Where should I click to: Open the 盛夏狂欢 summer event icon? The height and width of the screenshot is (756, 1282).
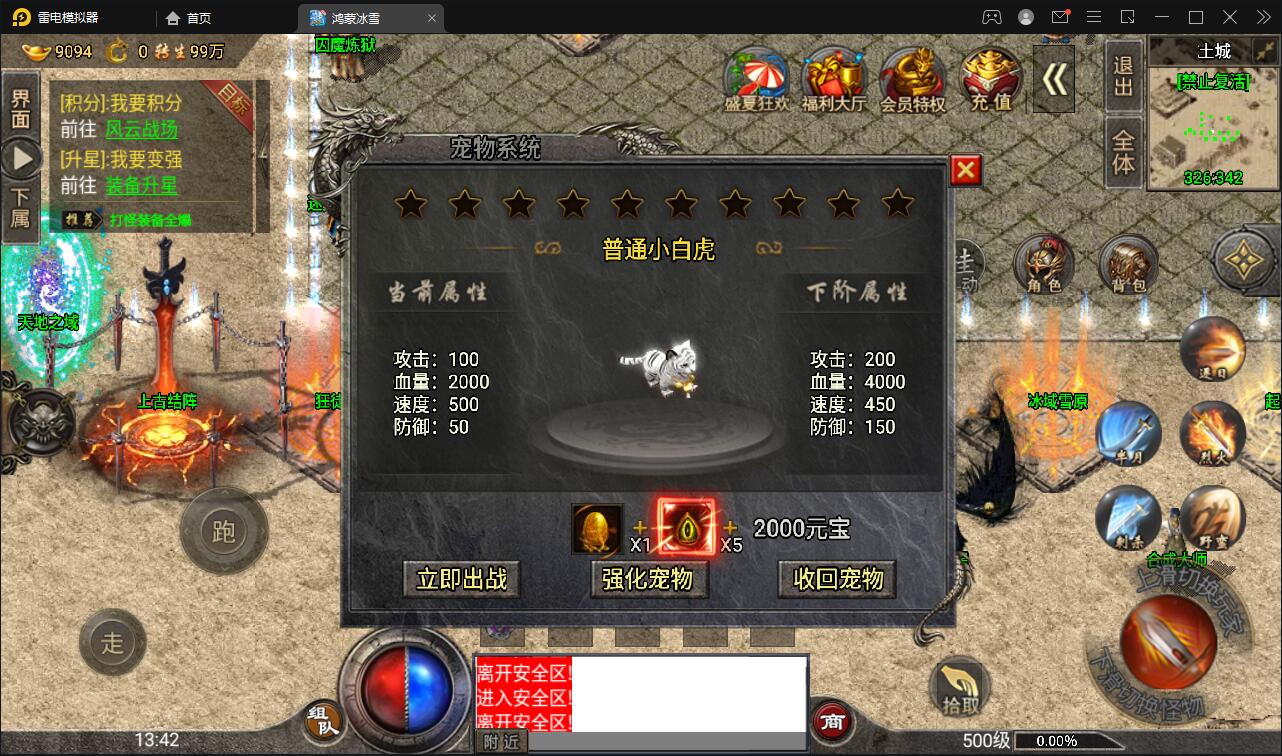(x=756, y=75)
